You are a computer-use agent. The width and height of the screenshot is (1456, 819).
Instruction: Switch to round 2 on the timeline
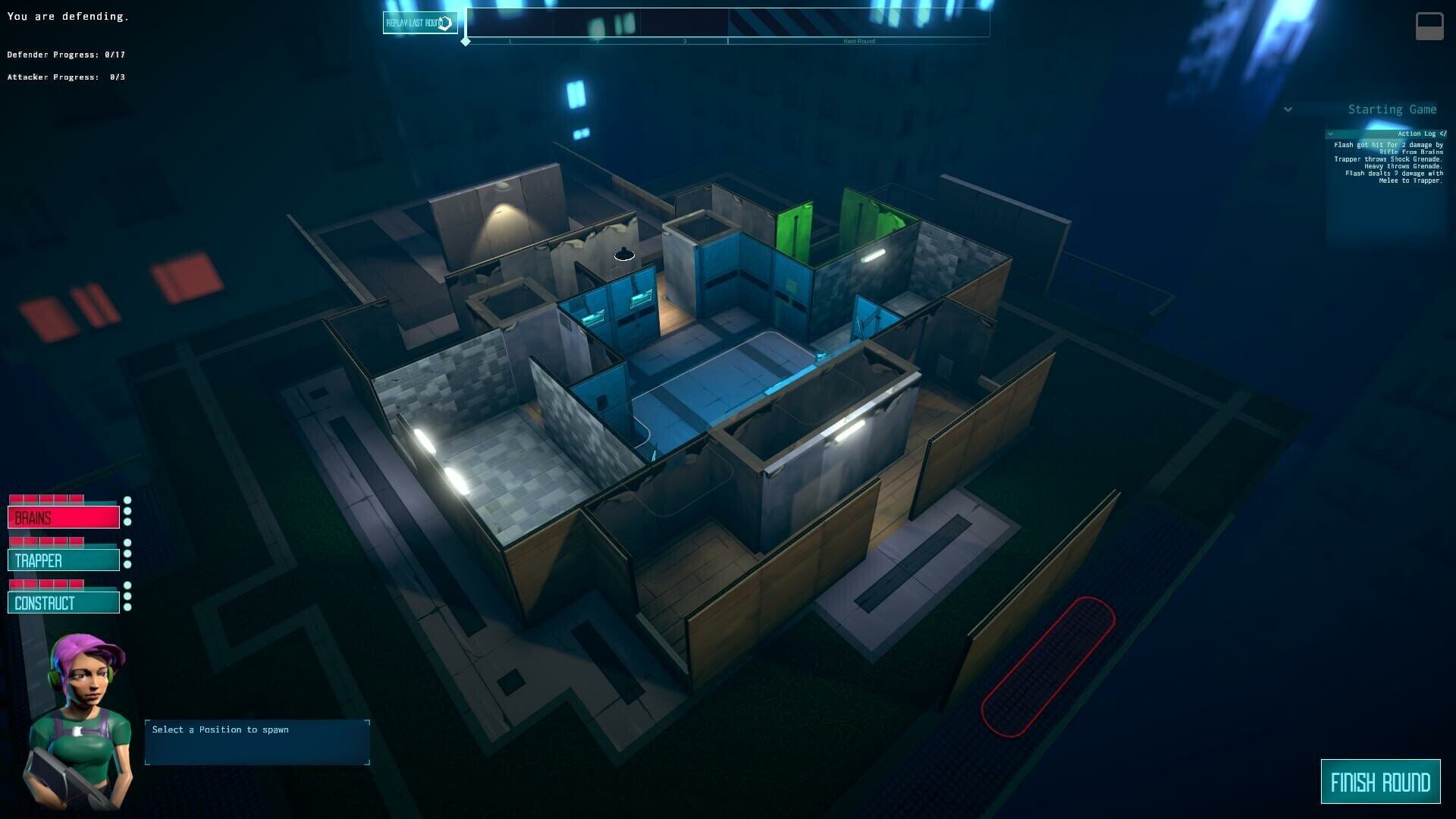(598, 41)
